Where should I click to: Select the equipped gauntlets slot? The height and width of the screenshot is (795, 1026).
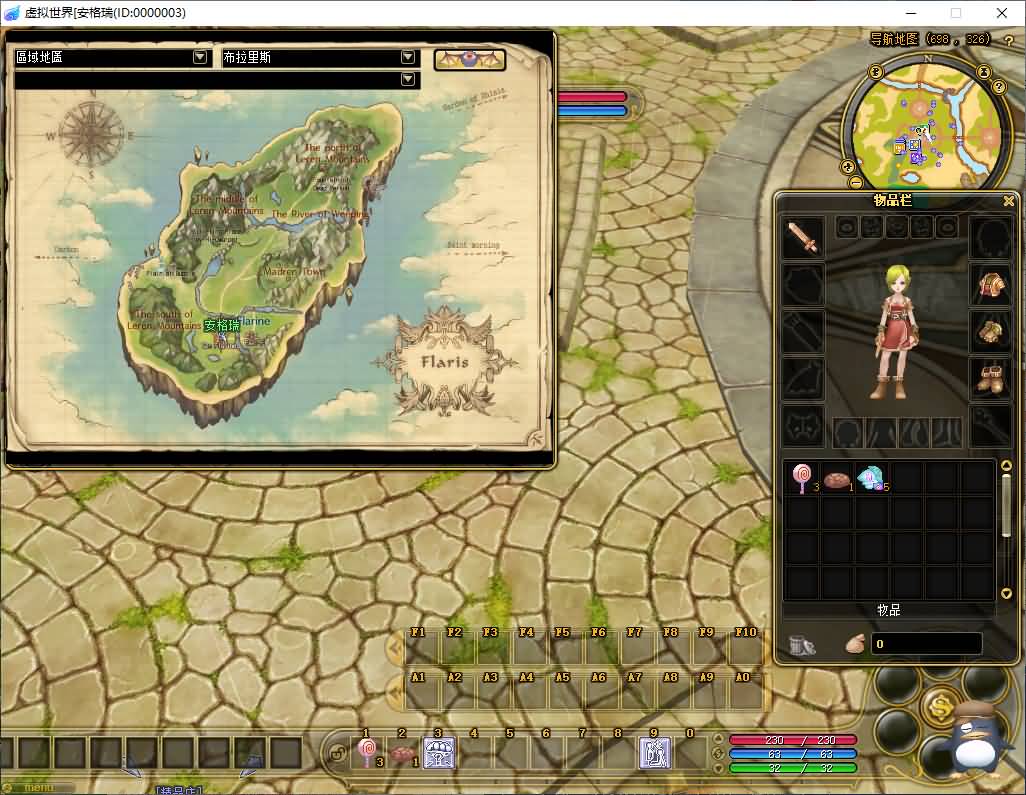[991, 332]
